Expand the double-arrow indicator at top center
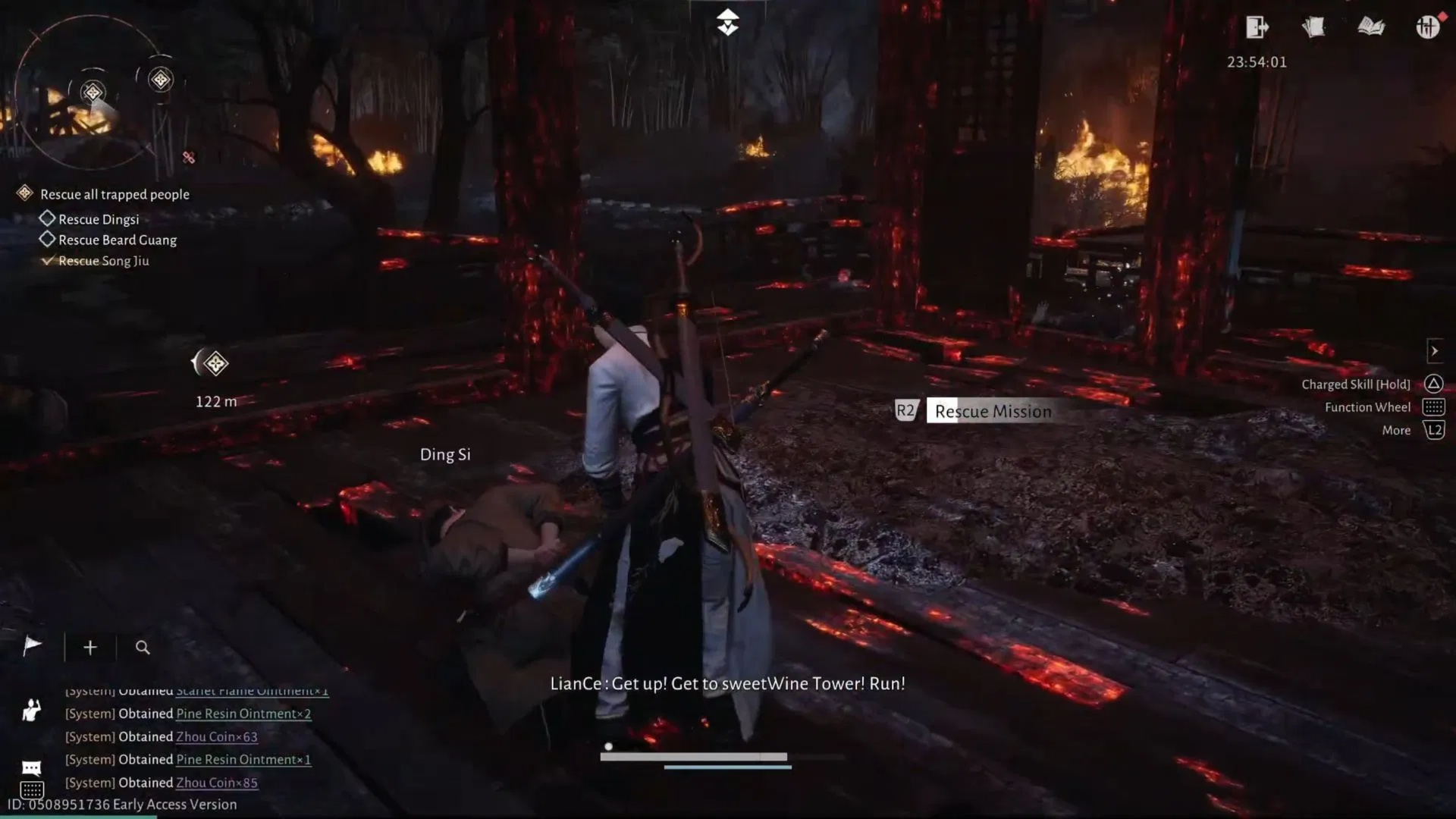Screen dimensions: 1456x819 [x=727, y=22]
